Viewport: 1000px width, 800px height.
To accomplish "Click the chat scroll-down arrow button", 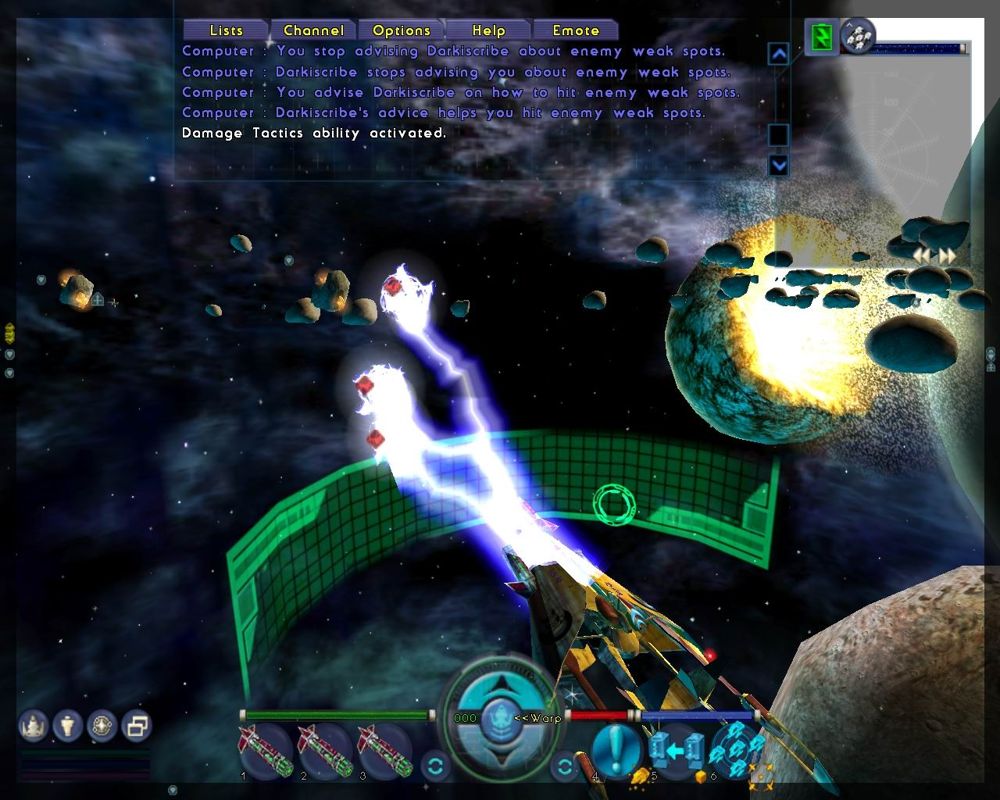I will pyautogui.click(x=778, y=165).
